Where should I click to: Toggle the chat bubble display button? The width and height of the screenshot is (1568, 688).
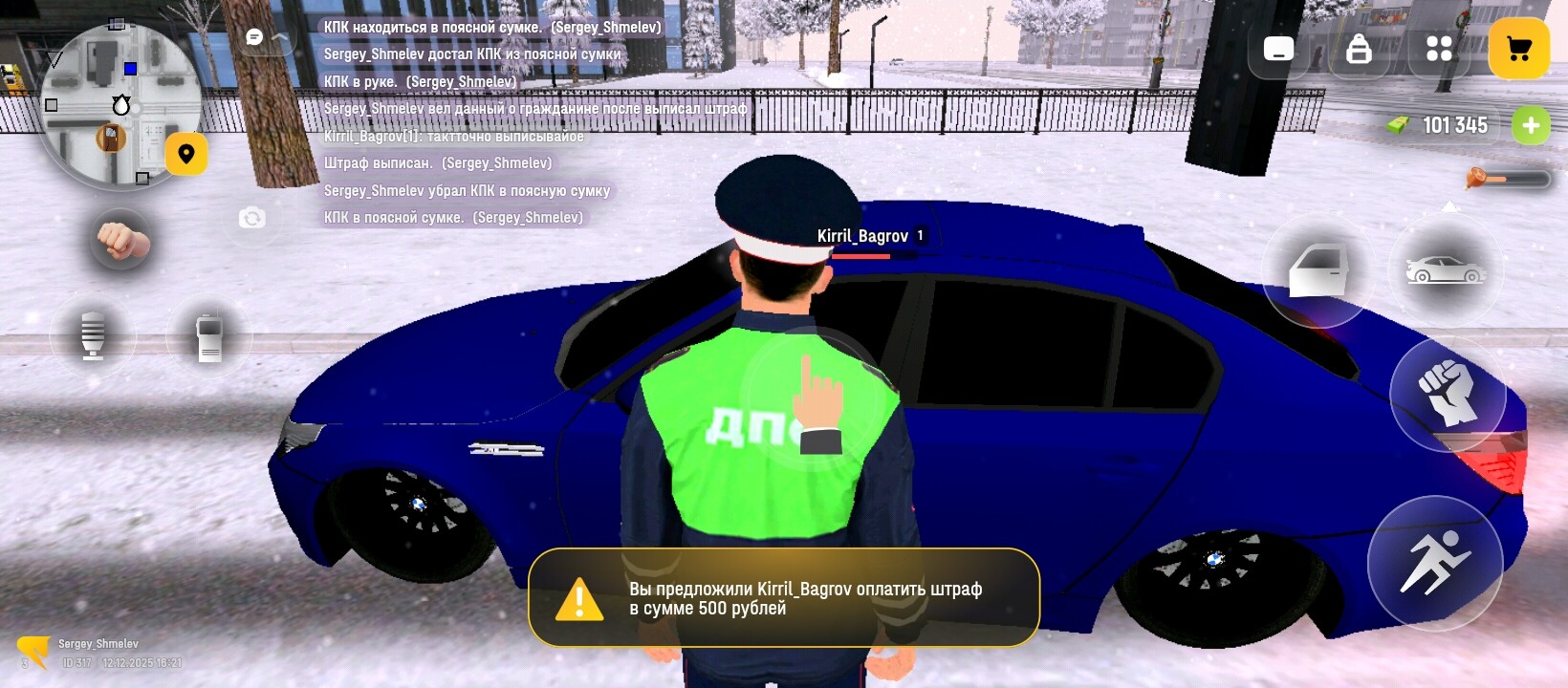click(x=255, y=37)
